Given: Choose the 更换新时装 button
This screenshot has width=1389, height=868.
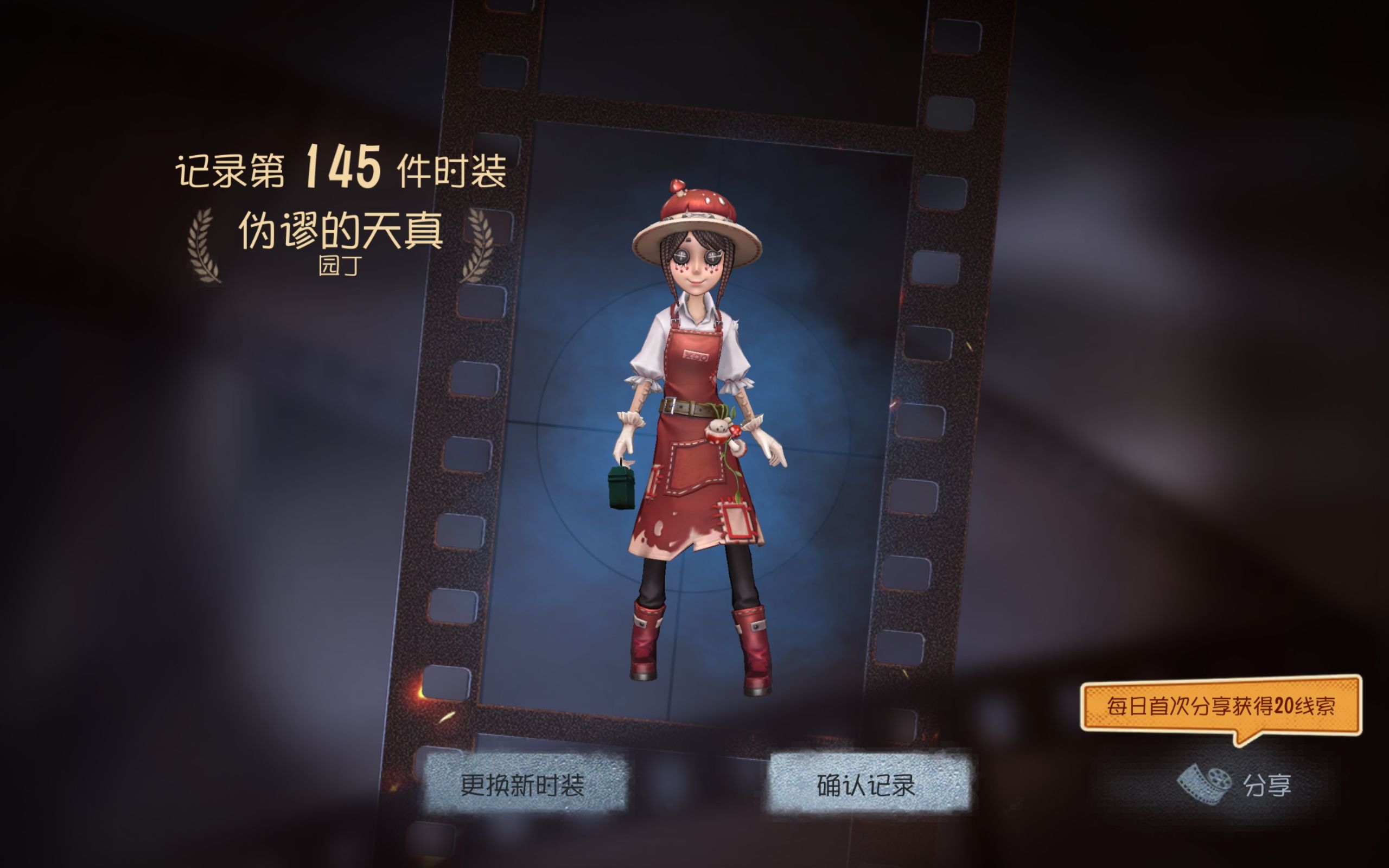Looking at the screenshot, I should coord(523,784).
